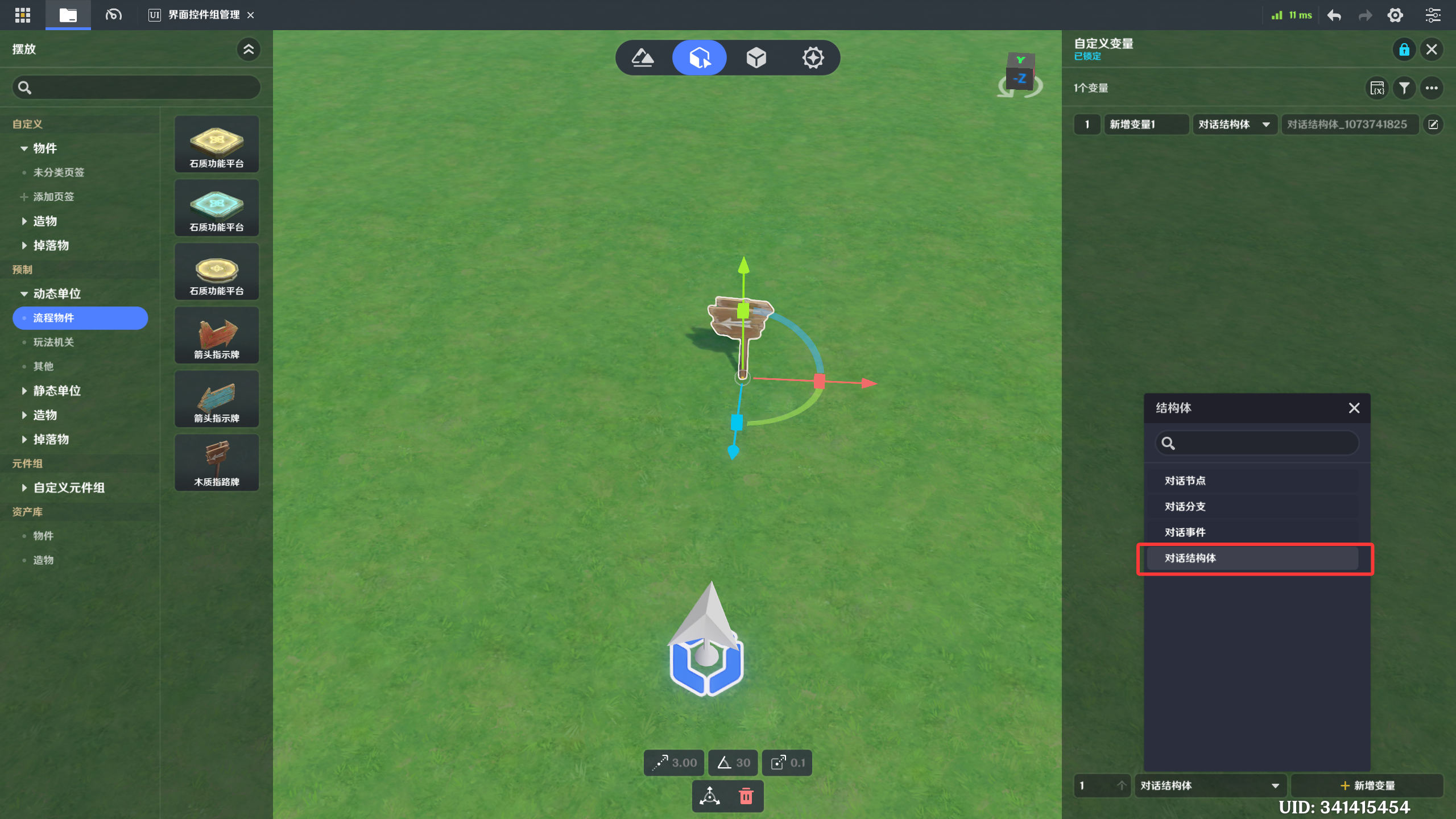1456x819 pixels.
Task: Choose the 木质指路牌 asset thumbnail
Action: click(217, 462)
